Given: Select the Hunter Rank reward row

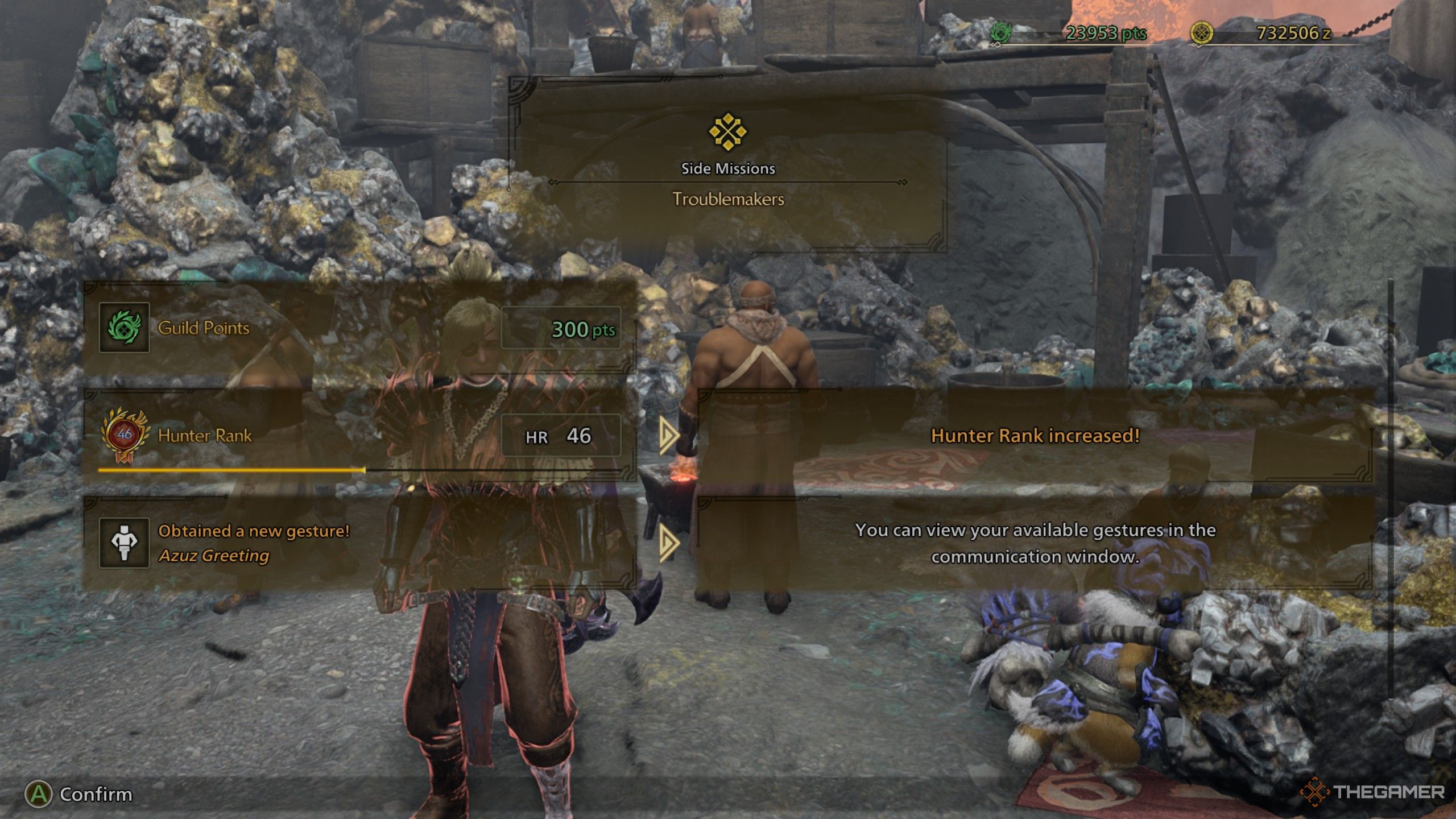Looking at the screenshot, I should point(359,436).
